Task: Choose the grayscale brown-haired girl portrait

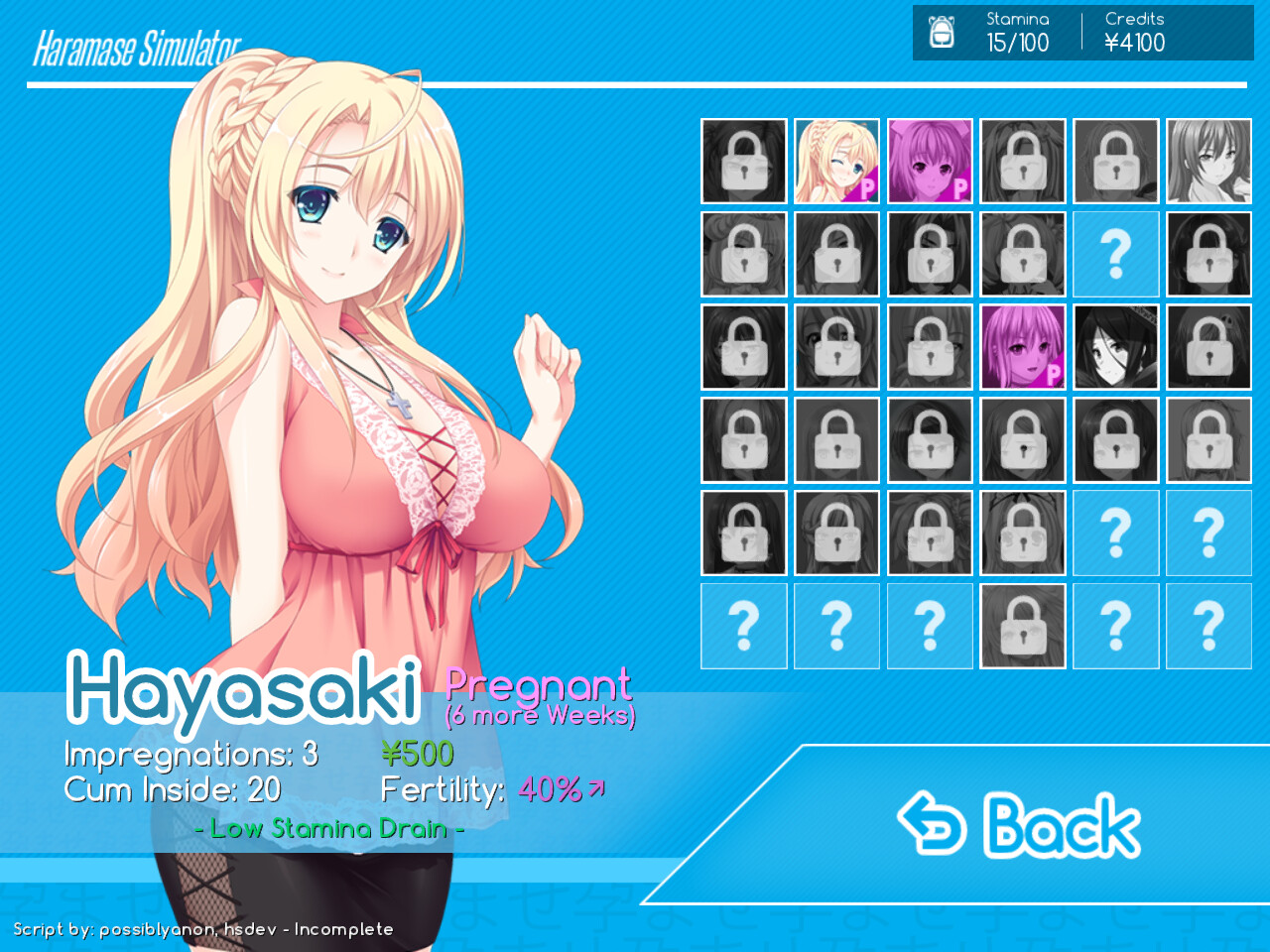Action: point(1208,161)
